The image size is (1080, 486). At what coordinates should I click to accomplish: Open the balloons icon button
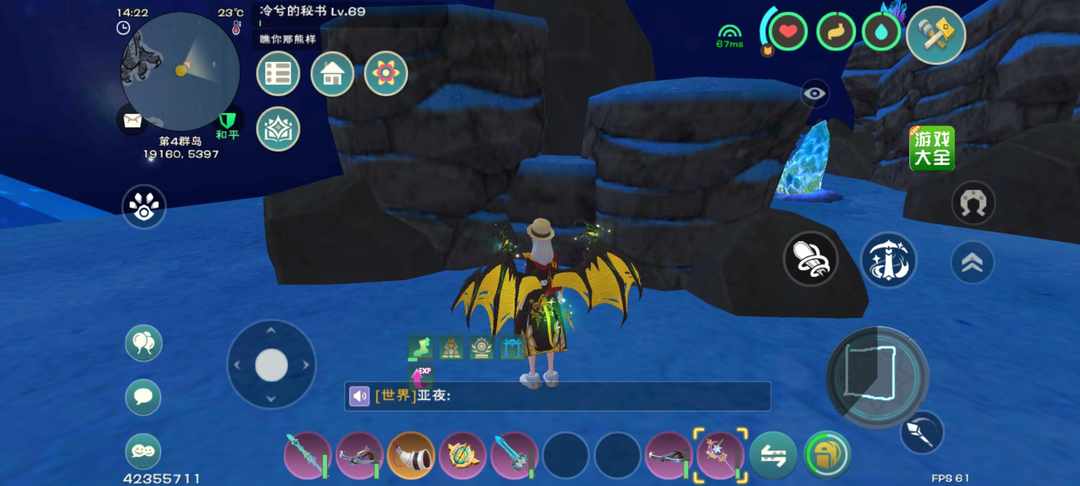(143, 343)
